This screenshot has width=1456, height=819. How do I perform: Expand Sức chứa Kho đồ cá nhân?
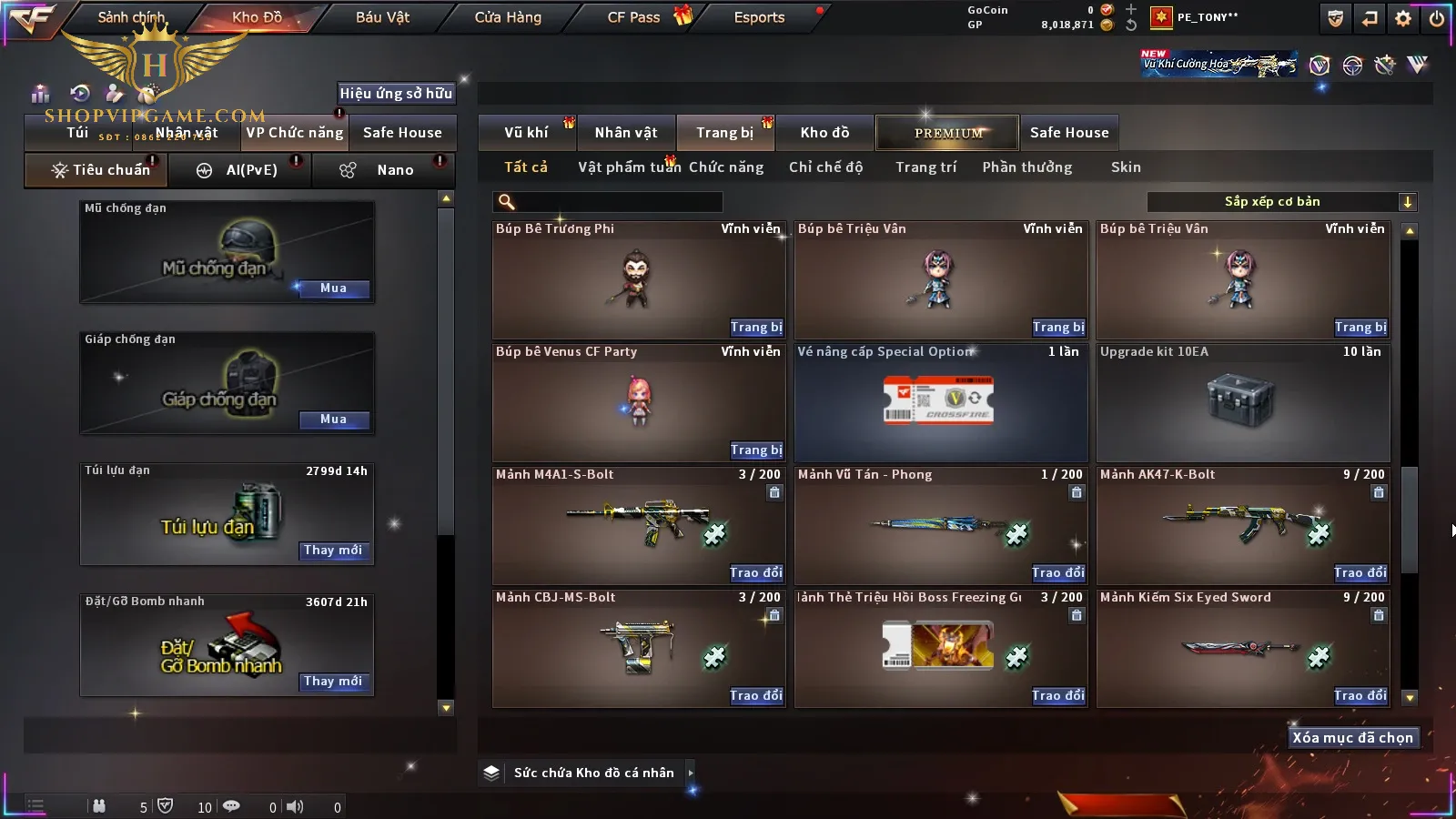click(x=691, y=773)
